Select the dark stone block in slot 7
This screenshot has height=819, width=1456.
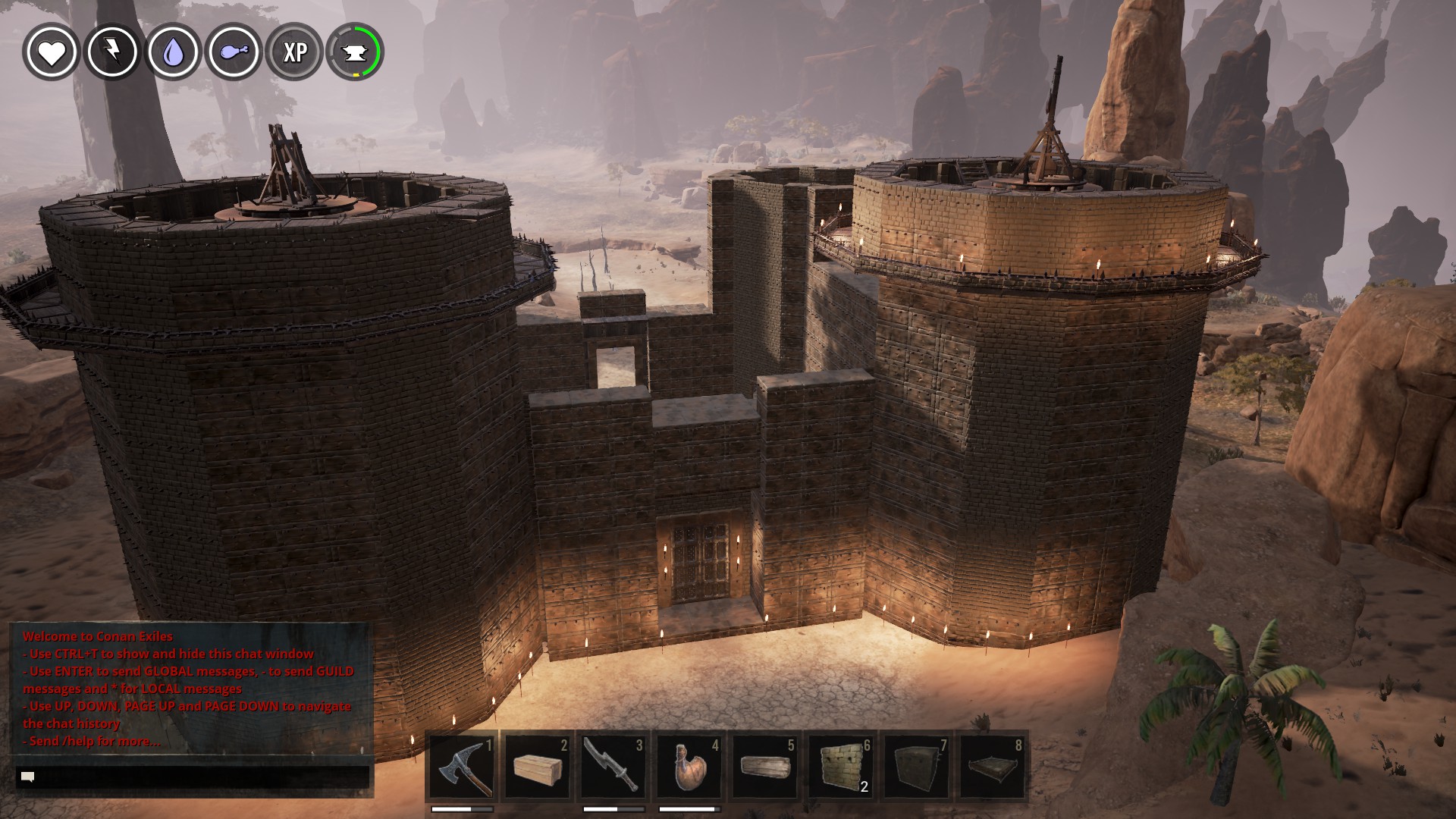pos(917,767)
